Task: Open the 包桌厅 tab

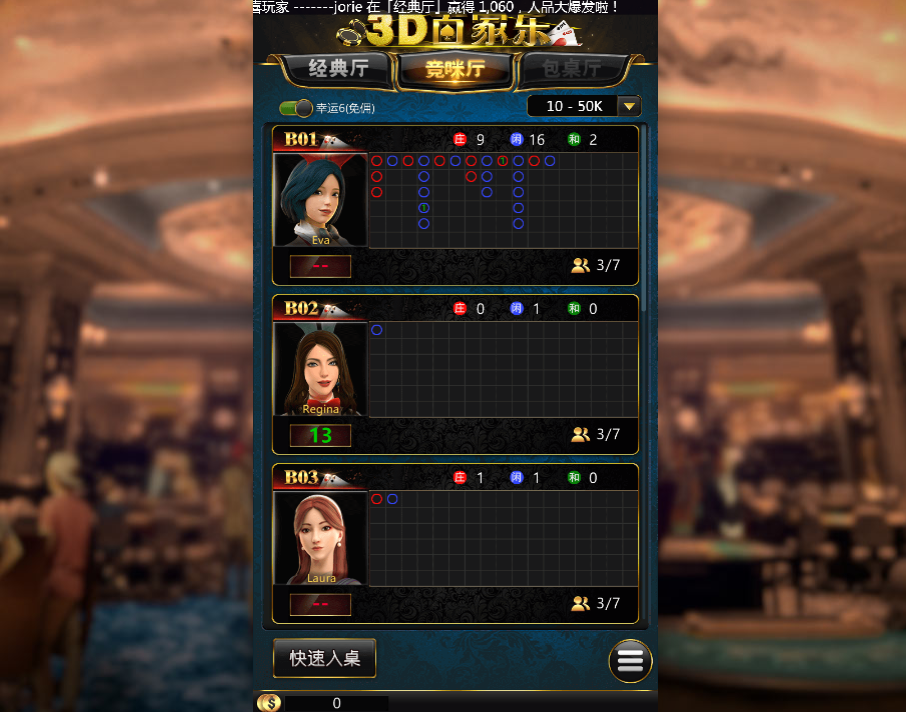Action: tap(572, 69)
